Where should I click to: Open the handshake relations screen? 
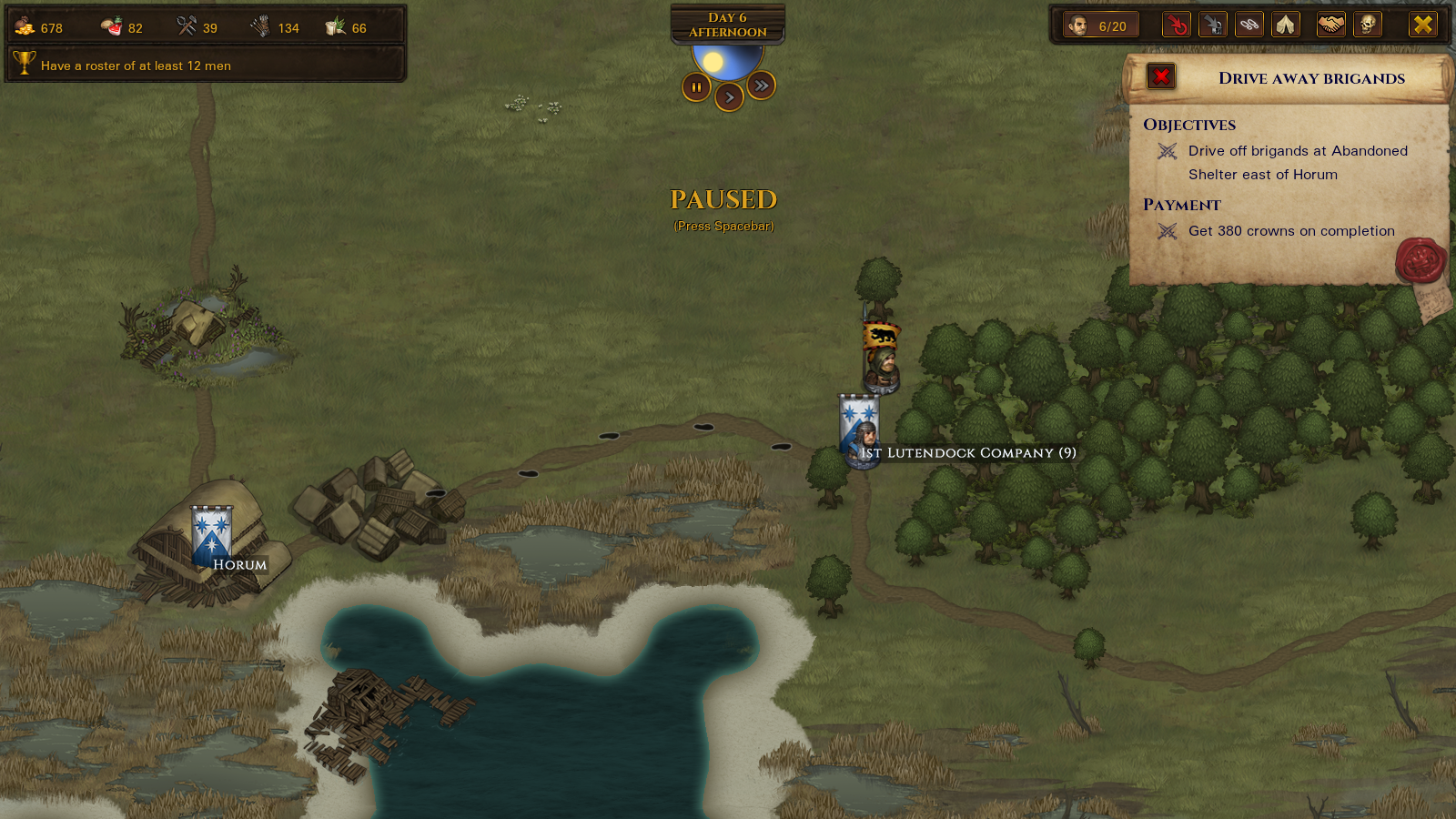click(x=1331, y=25)
